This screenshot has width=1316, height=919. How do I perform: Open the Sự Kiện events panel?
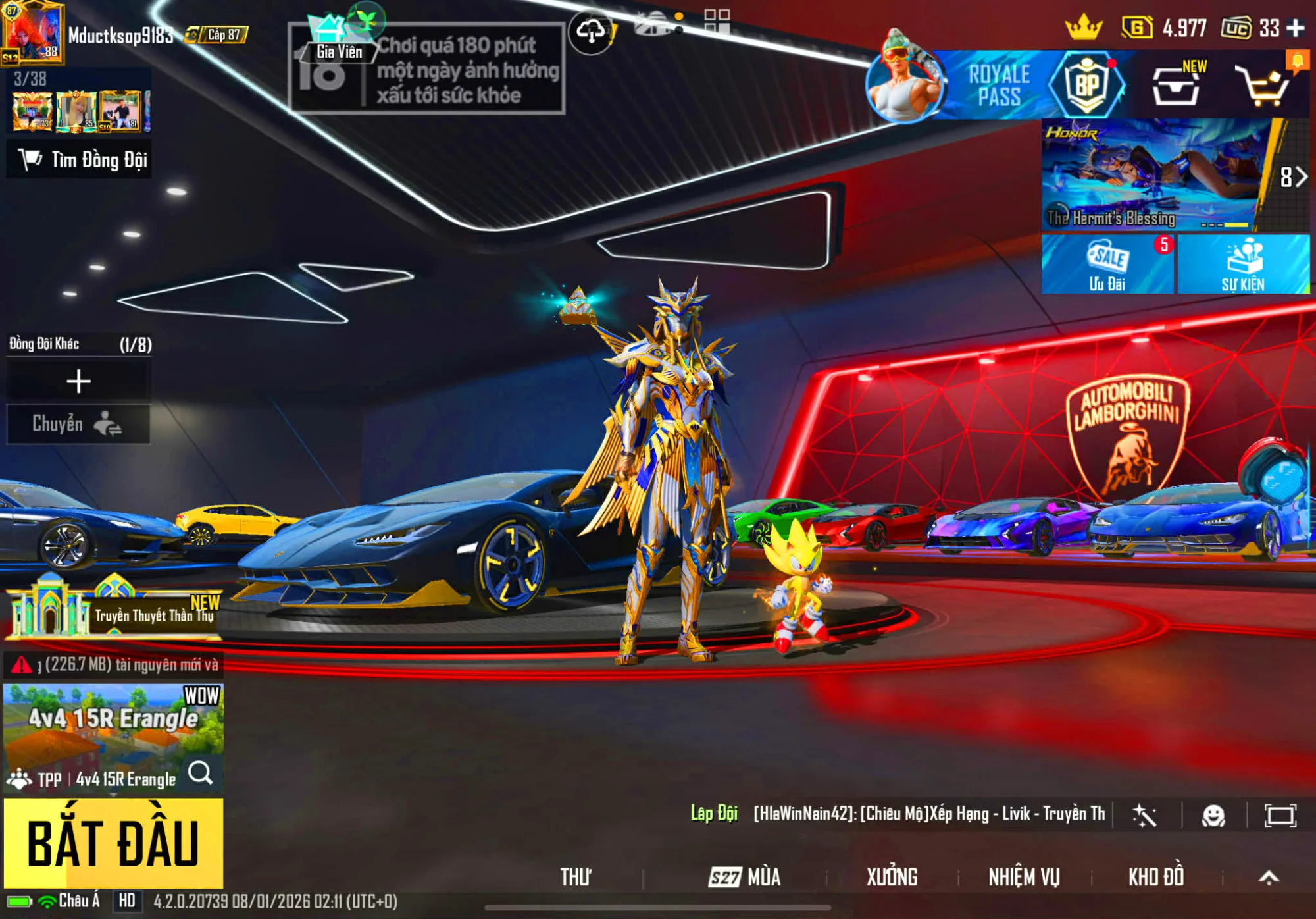coord(1243,265)
